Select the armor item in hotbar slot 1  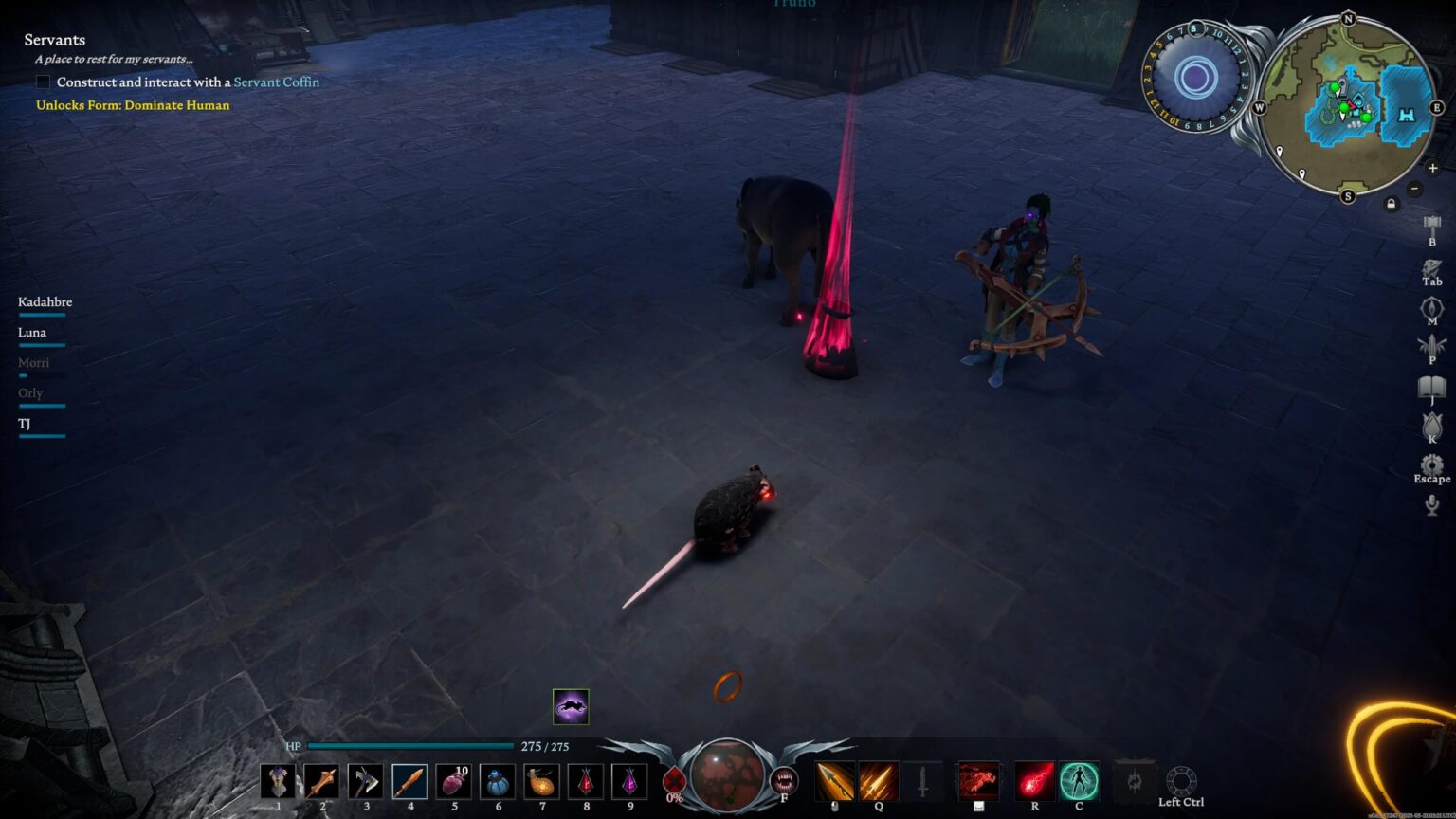pyautogui.click(x=278, y=781)
